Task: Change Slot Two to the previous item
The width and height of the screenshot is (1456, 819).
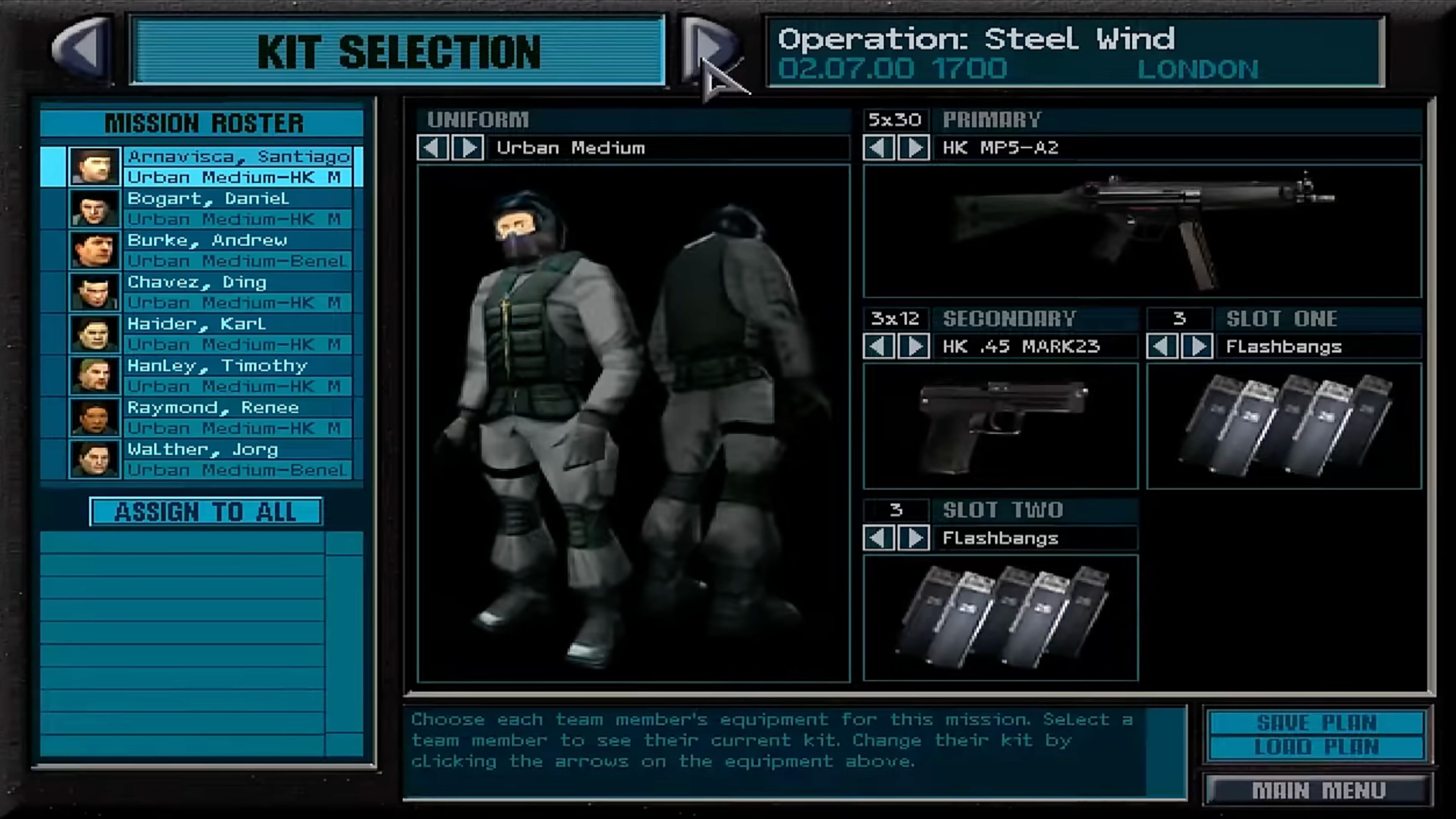Action: tap(879, 538)
